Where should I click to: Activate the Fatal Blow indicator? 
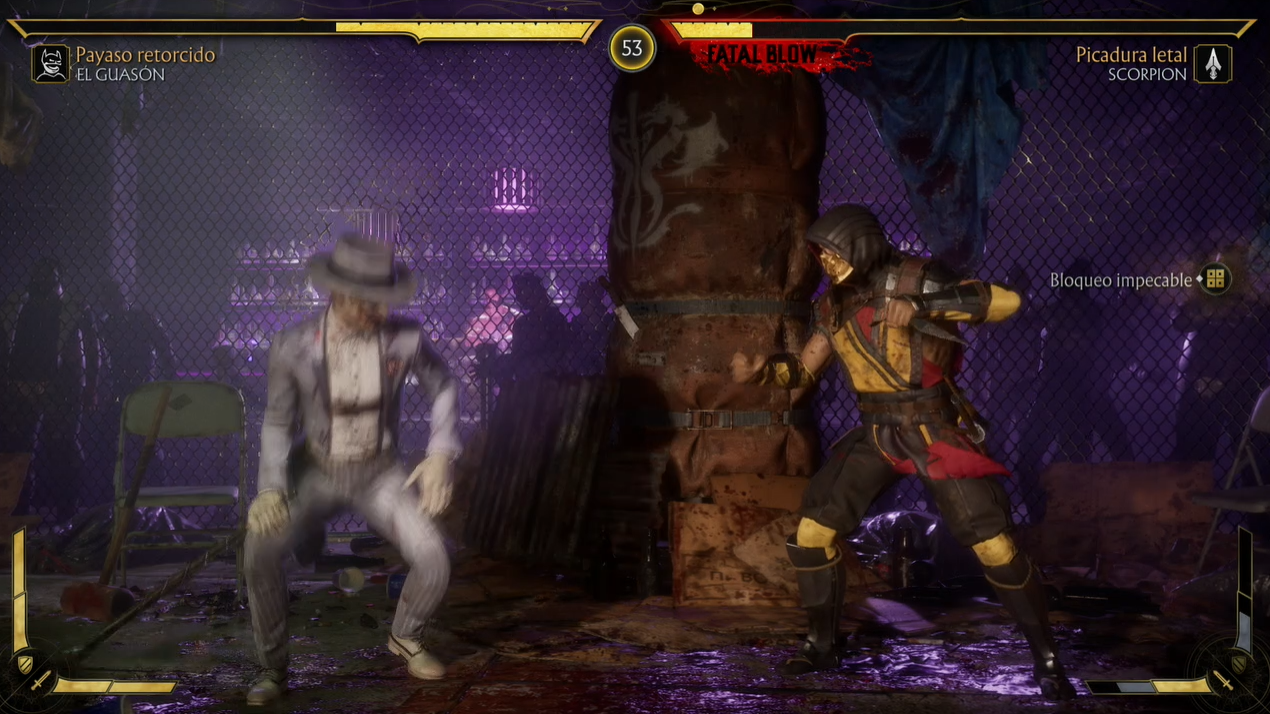click(x=765, y=56)
